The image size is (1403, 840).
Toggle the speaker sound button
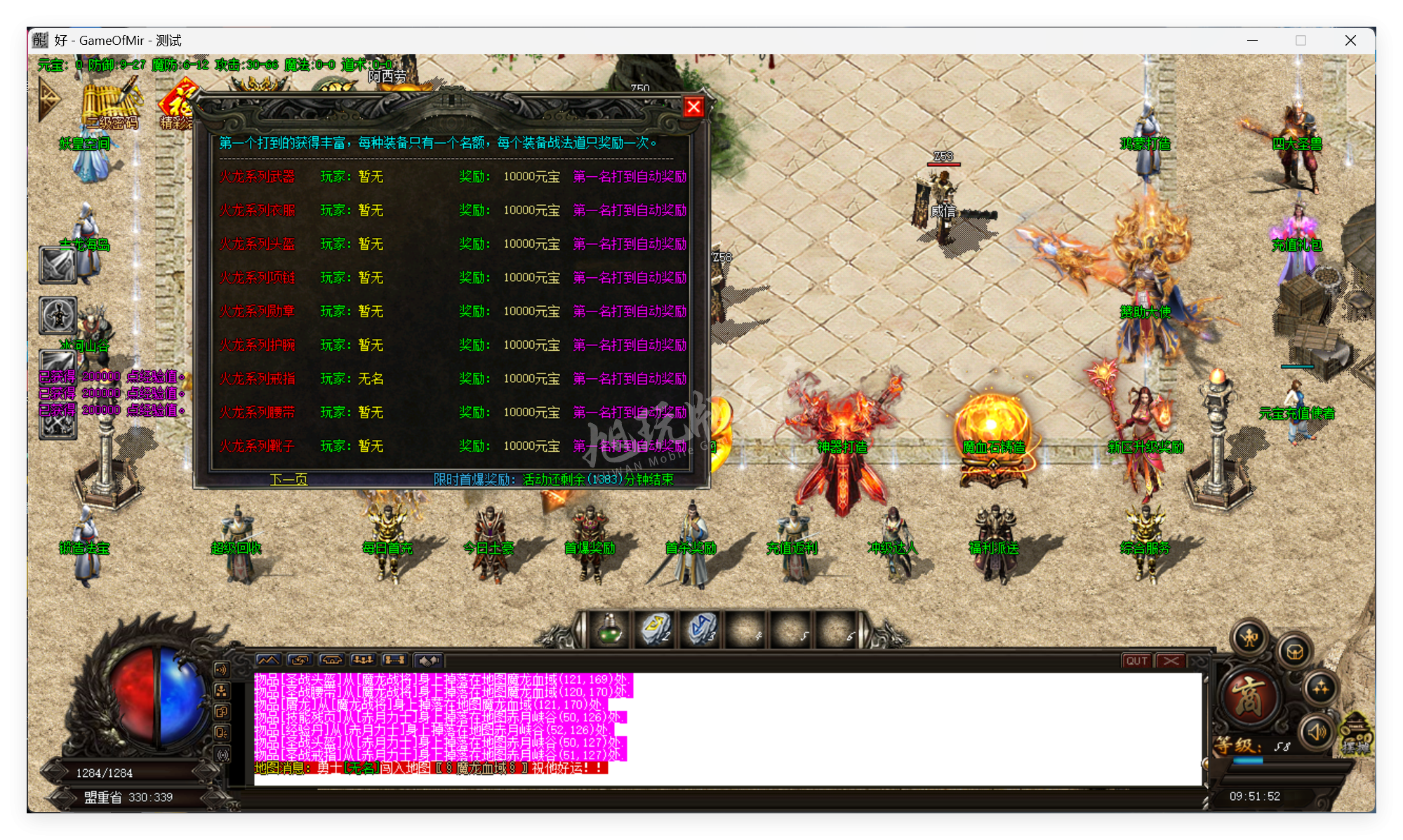pos(1317,732)
